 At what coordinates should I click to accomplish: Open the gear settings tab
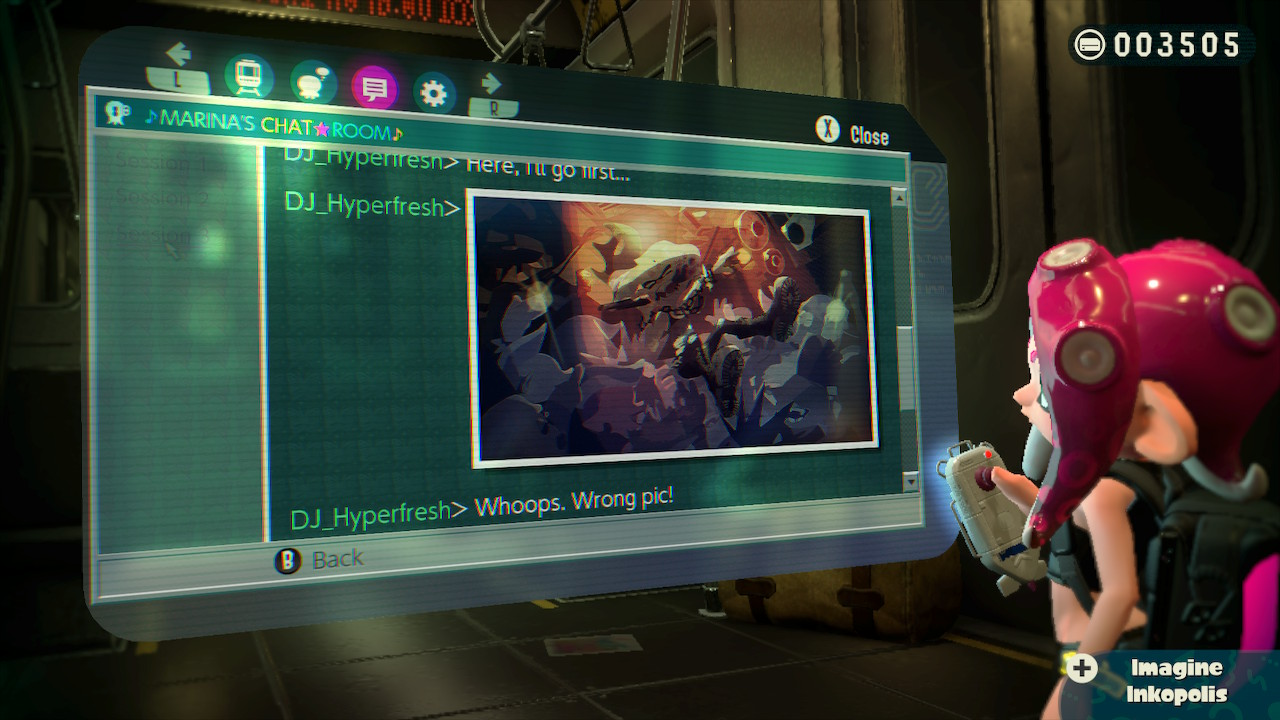coord(433,94)
